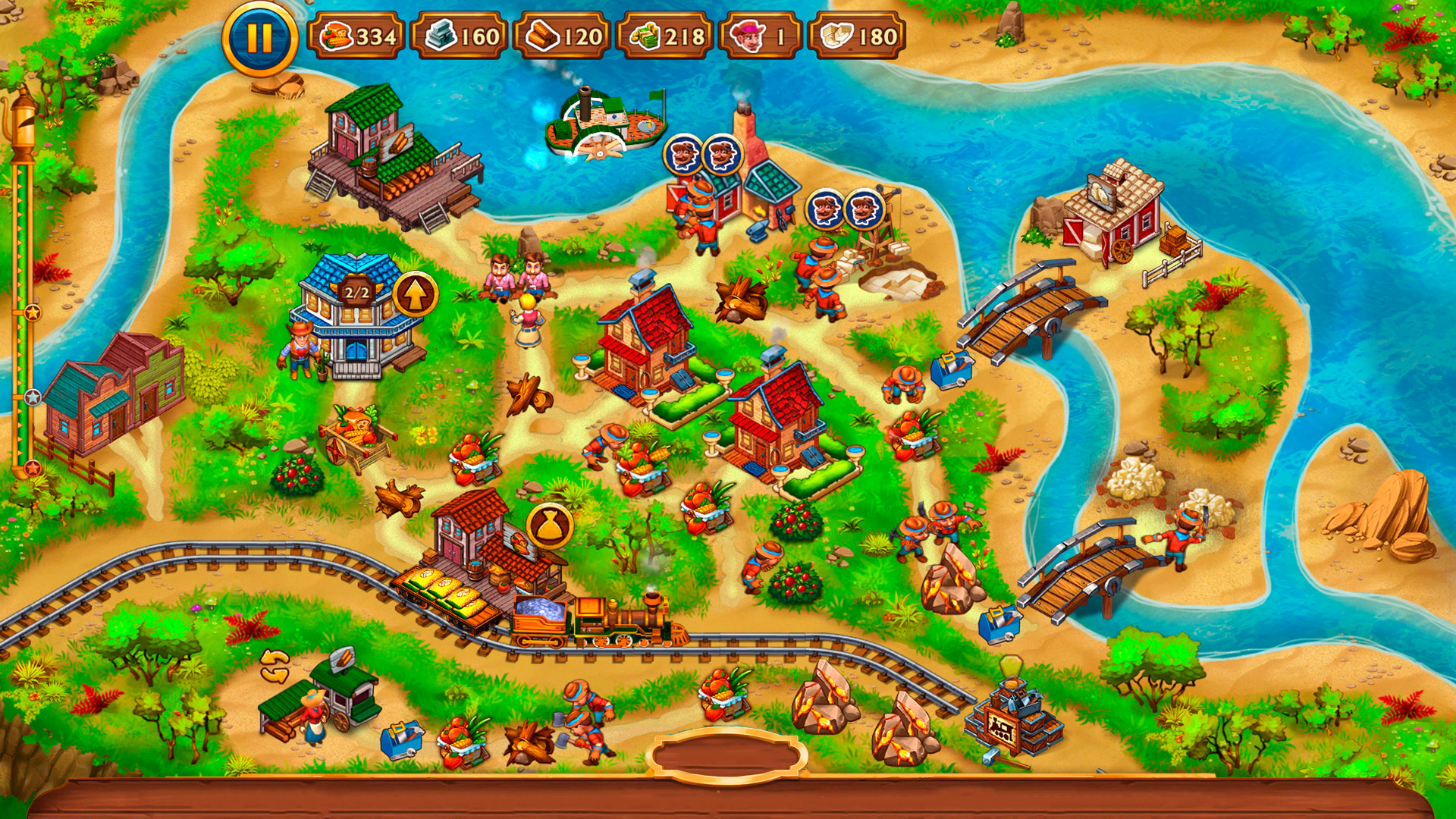Collect the money bag above the train depot

pyautogui.click(x=551, y=526)
